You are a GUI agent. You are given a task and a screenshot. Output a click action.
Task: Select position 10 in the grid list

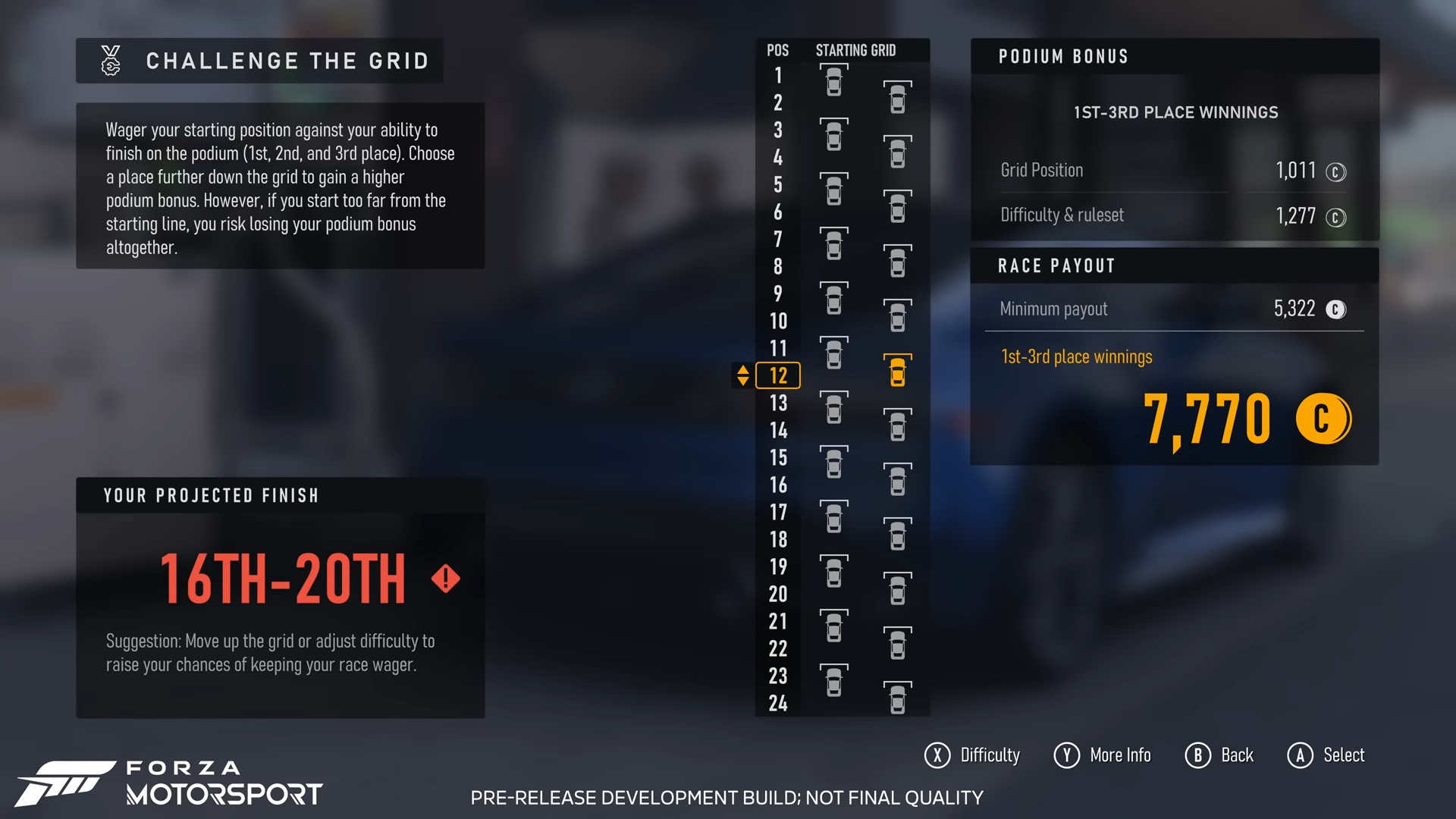(x=778, y=322)
